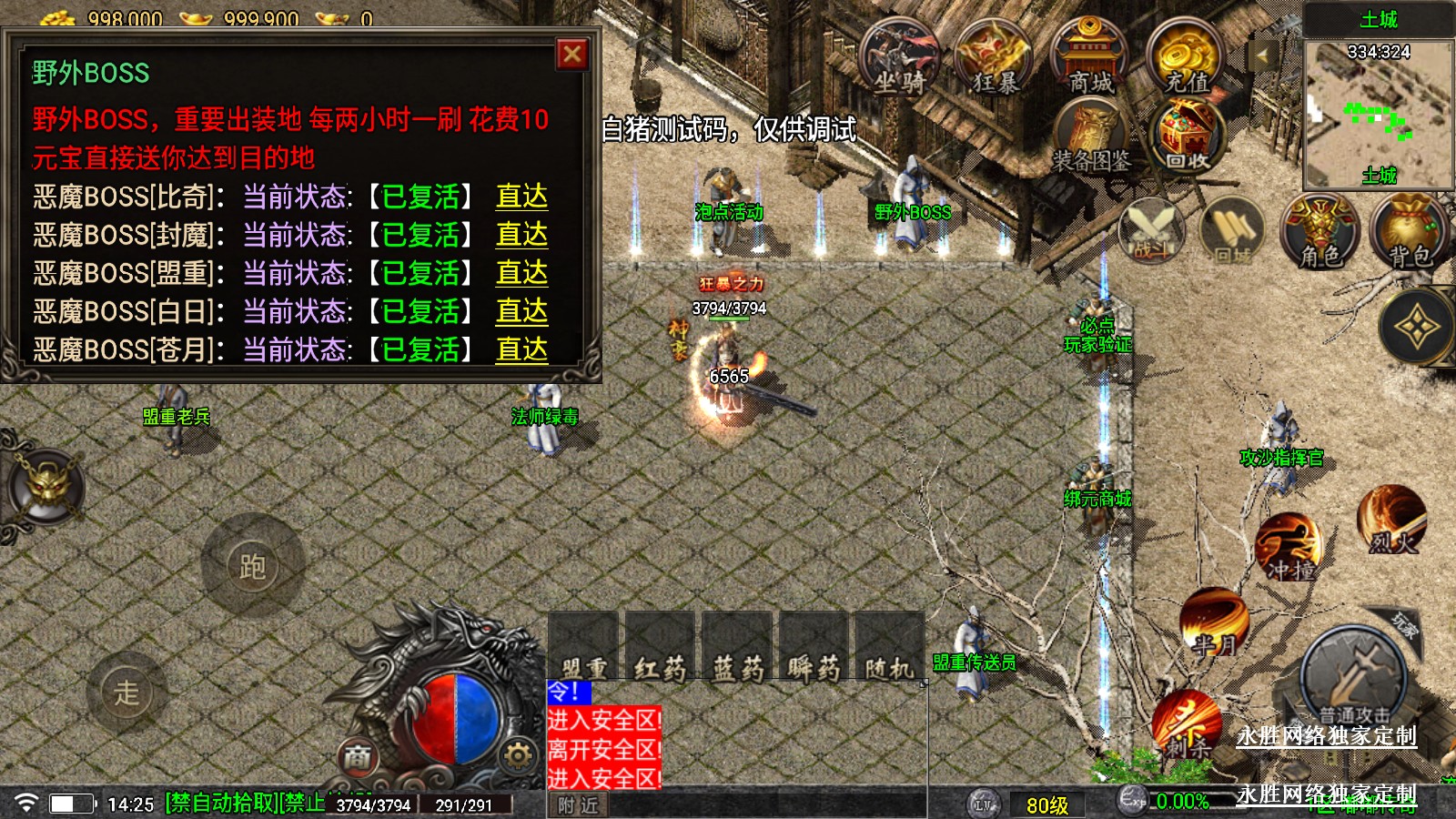Teleport directly to 恶魔BOSS[比奇]
The width and height of the screenshot is (1456, 819).
click(521, 197)
